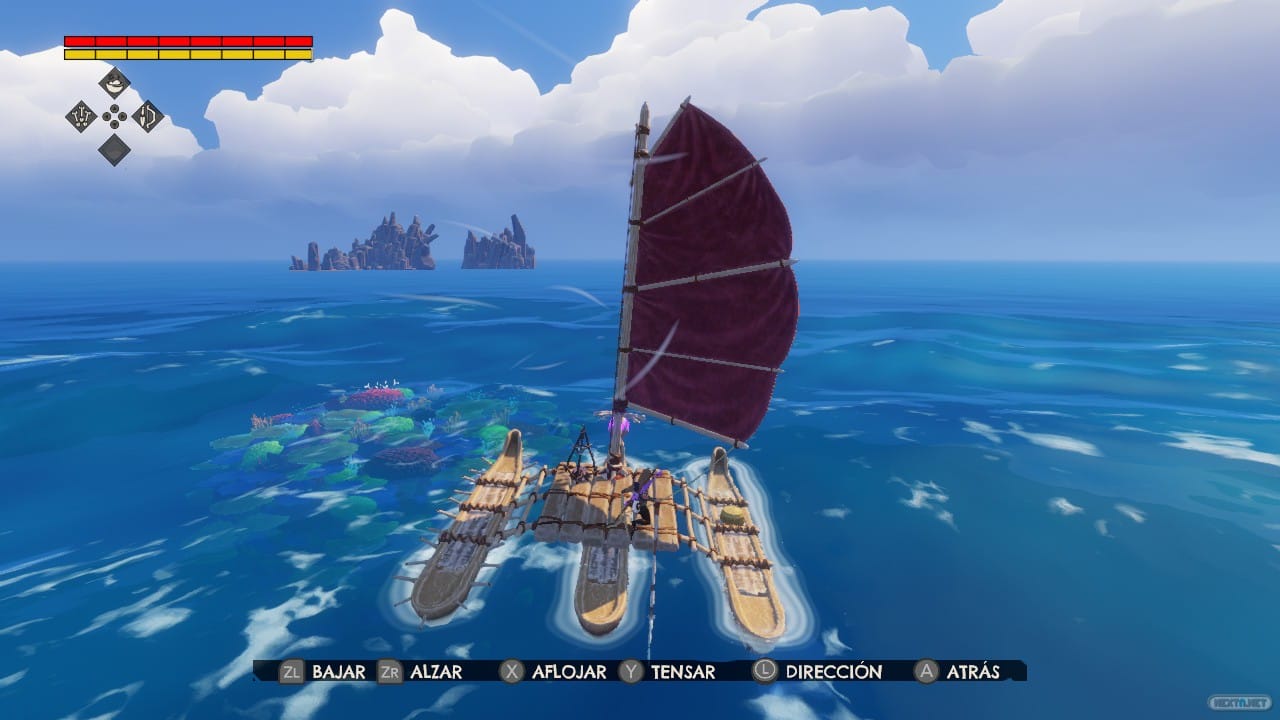Viewport: 1280px width, 720px height.
Task: Select TENSAR from the control bar
Action: point(682,672)
